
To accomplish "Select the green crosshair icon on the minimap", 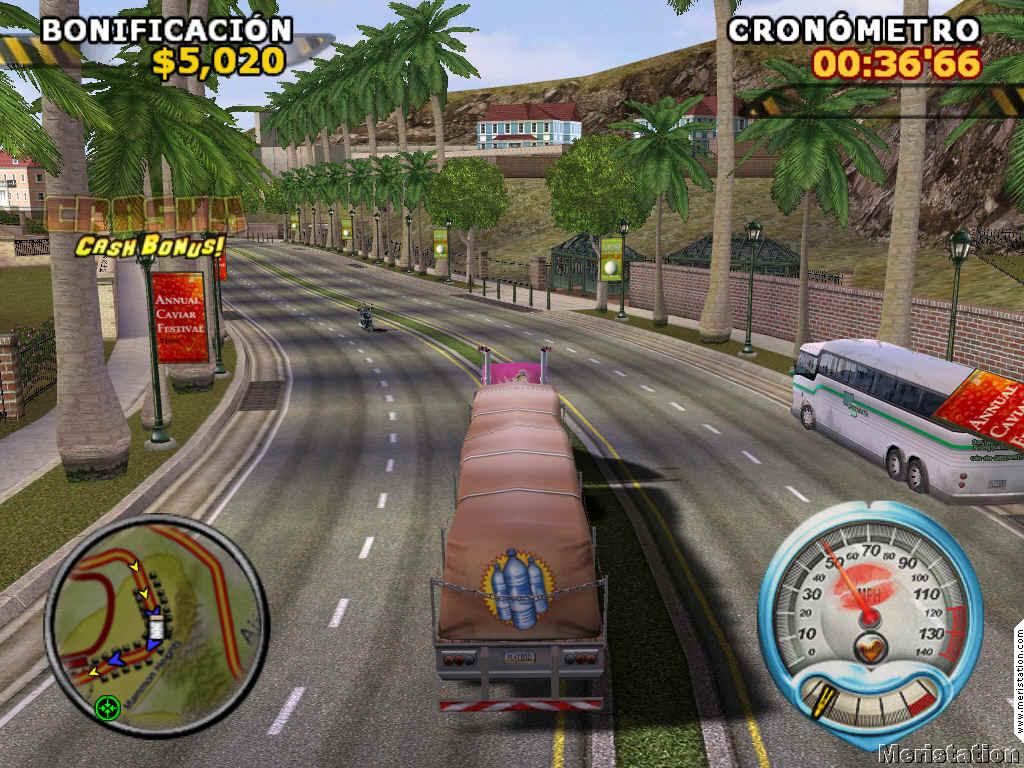I will click(x=106, y=708).
